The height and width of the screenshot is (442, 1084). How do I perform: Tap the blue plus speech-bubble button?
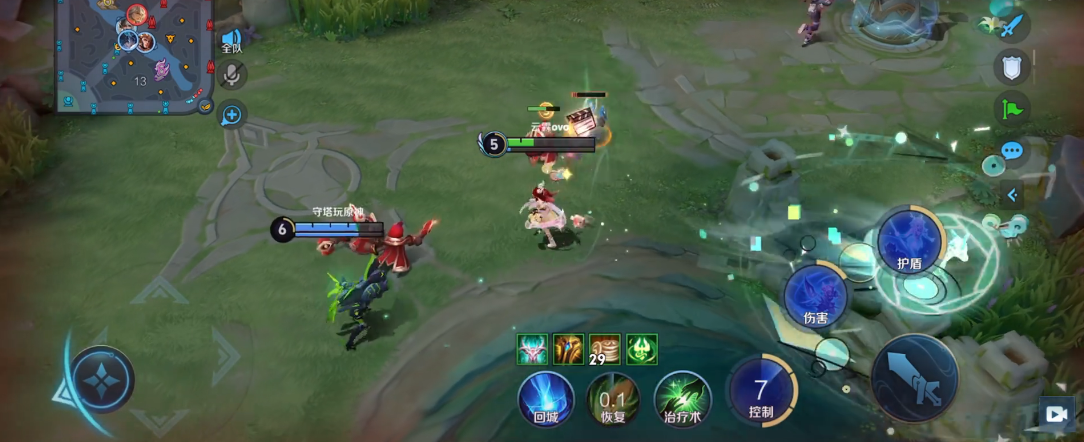(x=232, y=115)
